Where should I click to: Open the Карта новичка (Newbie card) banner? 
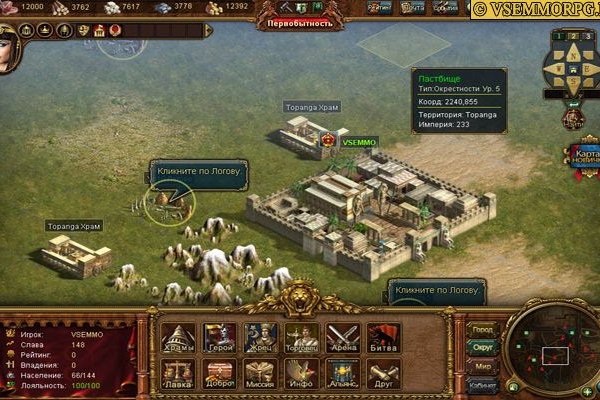(584, 157)
